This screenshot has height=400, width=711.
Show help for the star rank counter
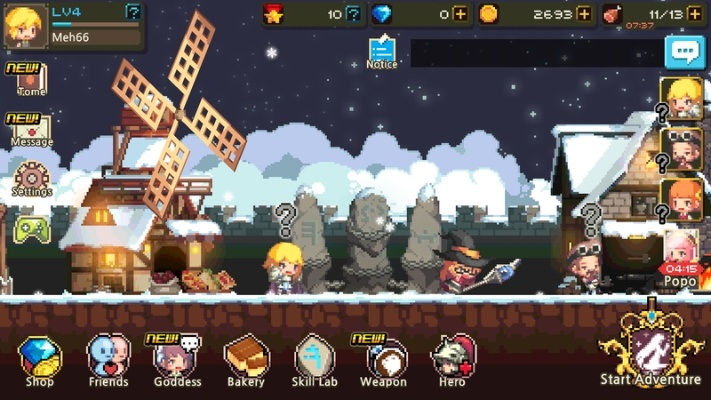352,14
